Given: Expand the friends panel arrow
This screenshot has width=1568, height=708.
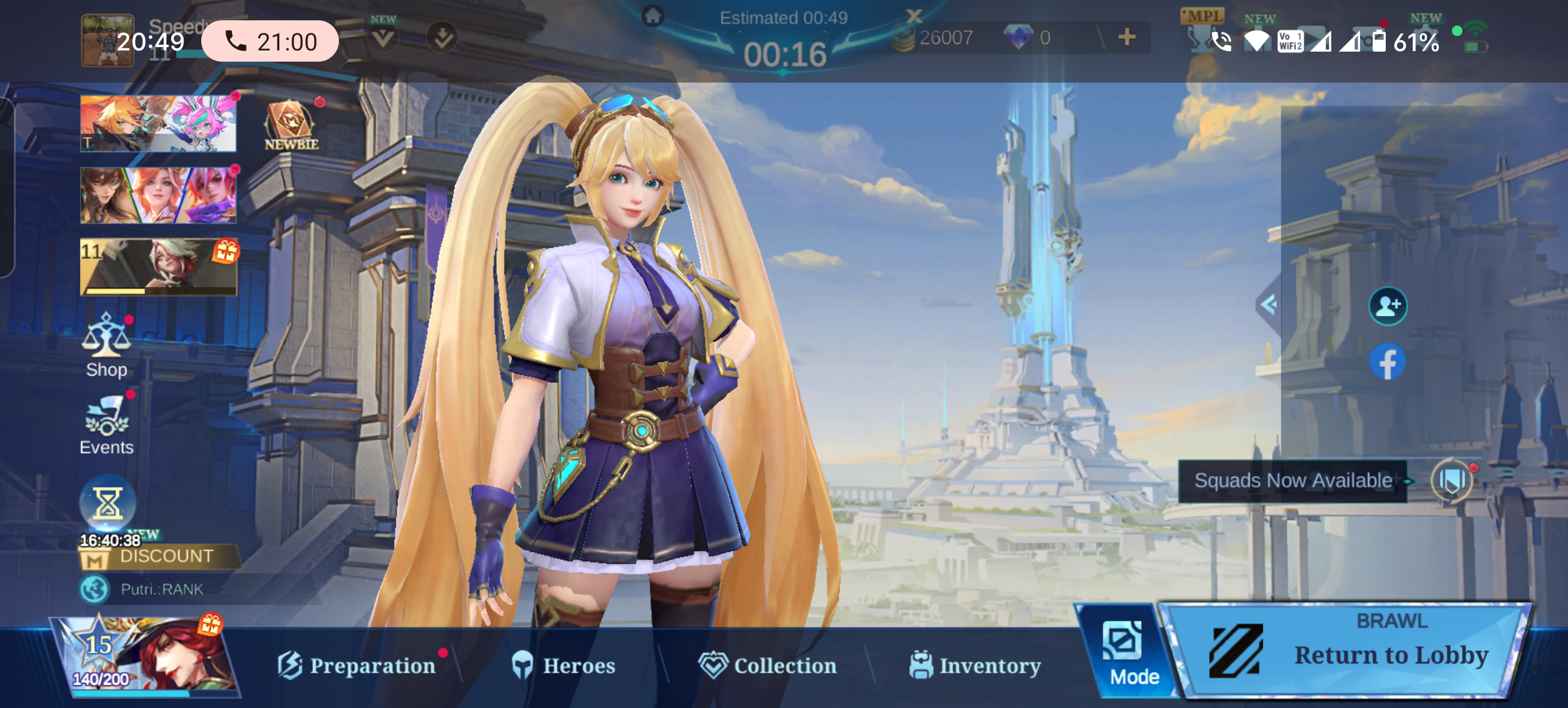Looking at the screenshot, I should [1269, 304].
